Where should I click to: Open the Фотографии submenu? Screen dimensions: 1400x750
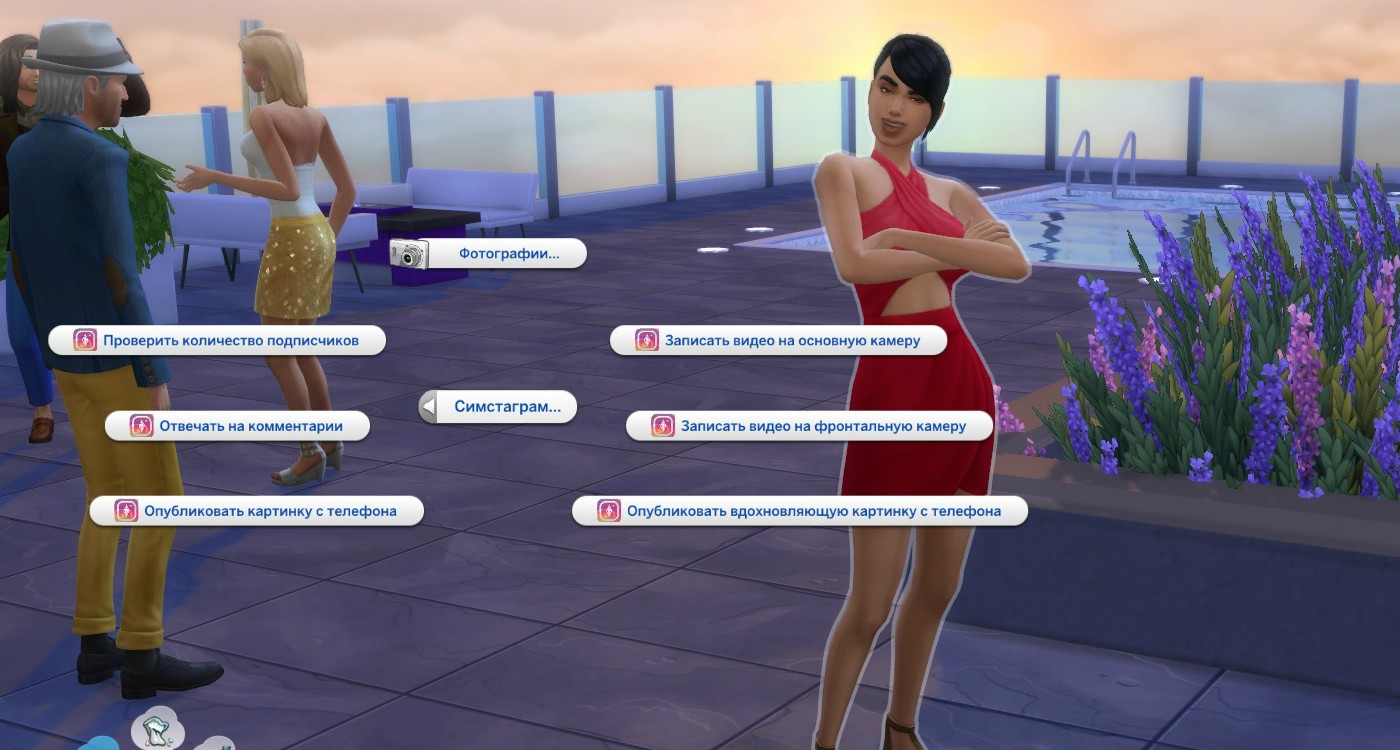(488, 254)
